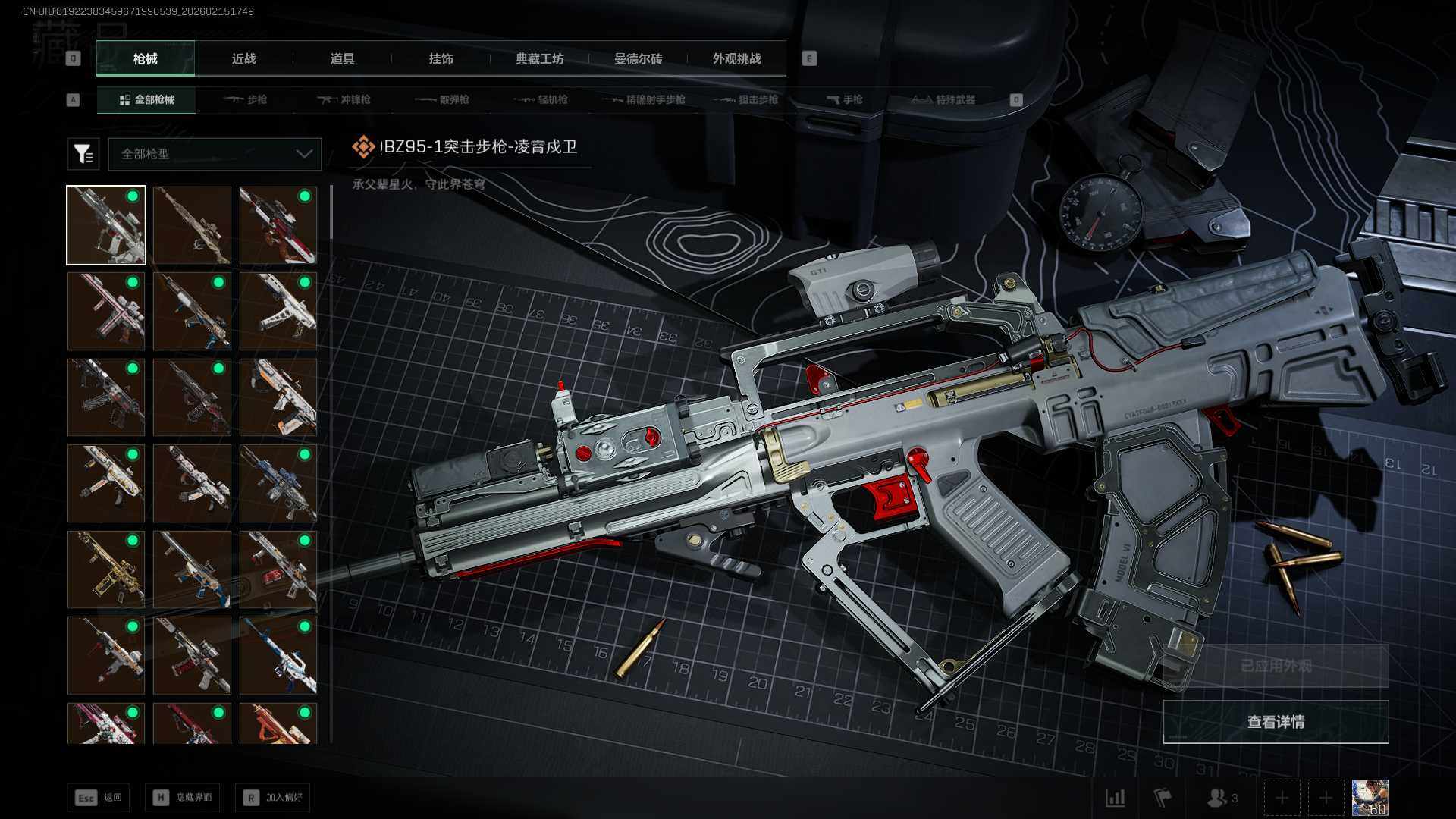Click 查看详情 to view skin details

(x=1276, y=722)
